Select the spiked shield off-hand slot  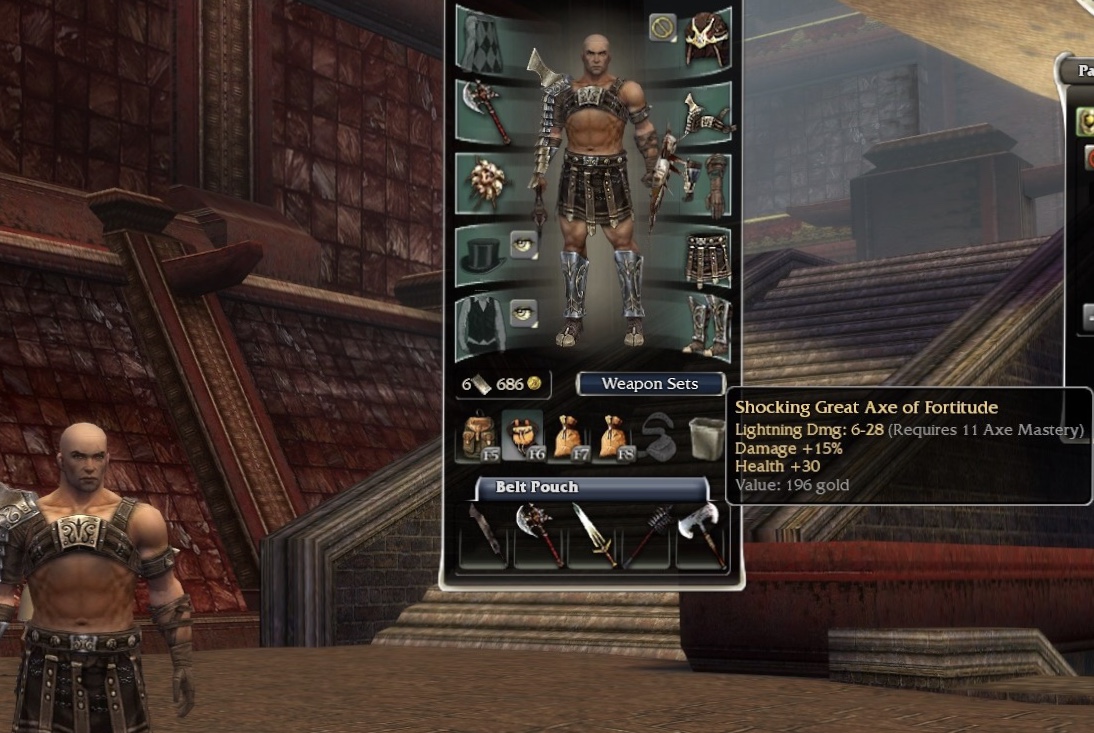[x=484, y=181]
